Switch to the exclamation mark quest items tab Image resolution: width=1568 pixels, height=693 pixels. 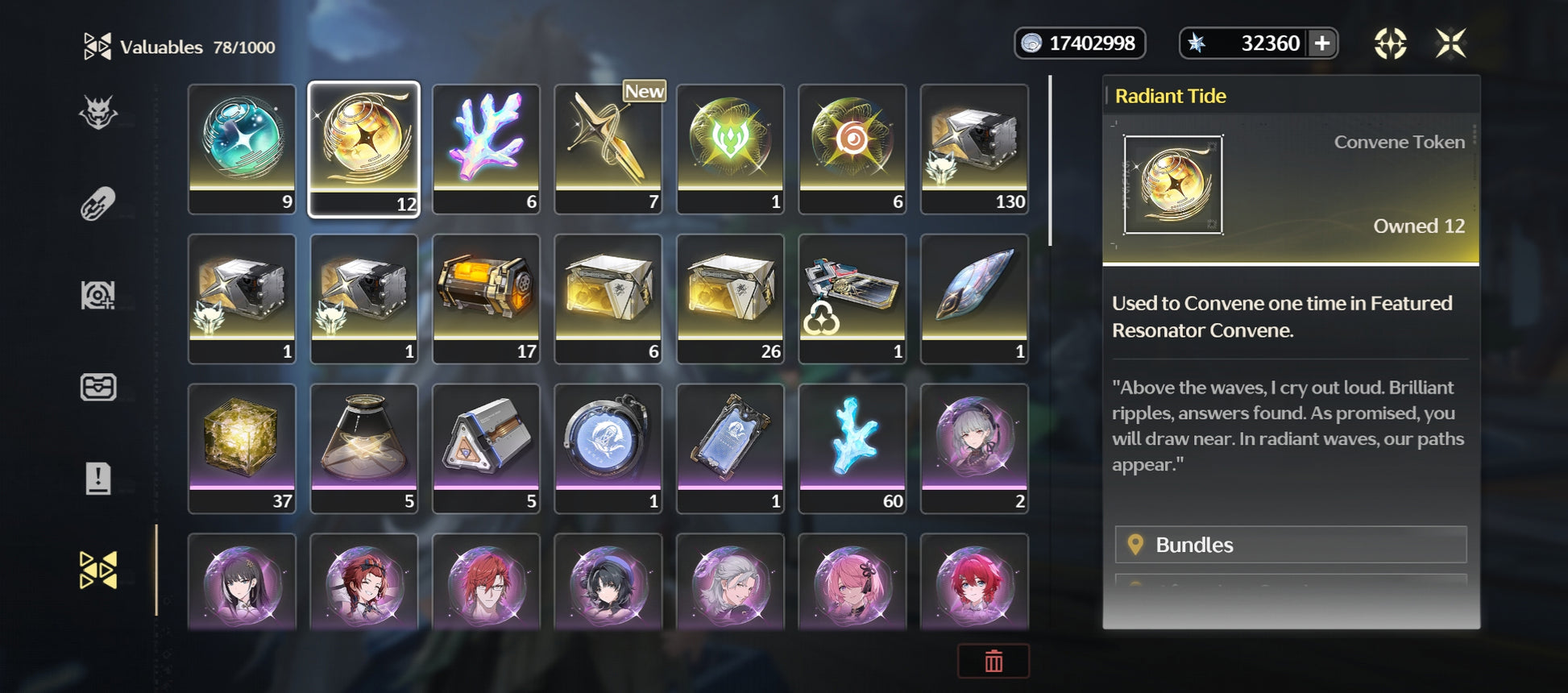98,478
